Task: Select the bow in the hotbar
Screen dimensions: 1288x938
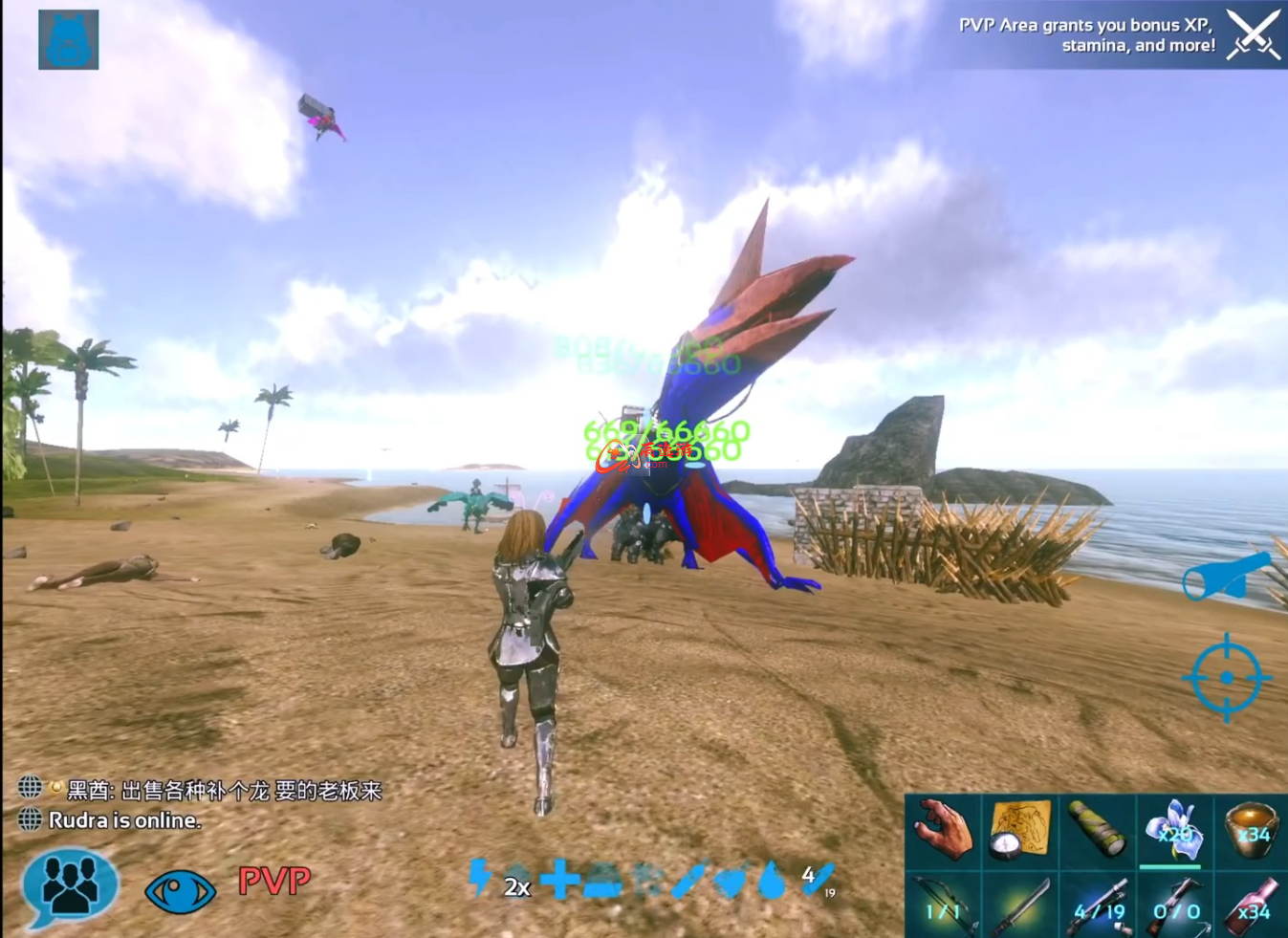Action: tap(944, 906)
